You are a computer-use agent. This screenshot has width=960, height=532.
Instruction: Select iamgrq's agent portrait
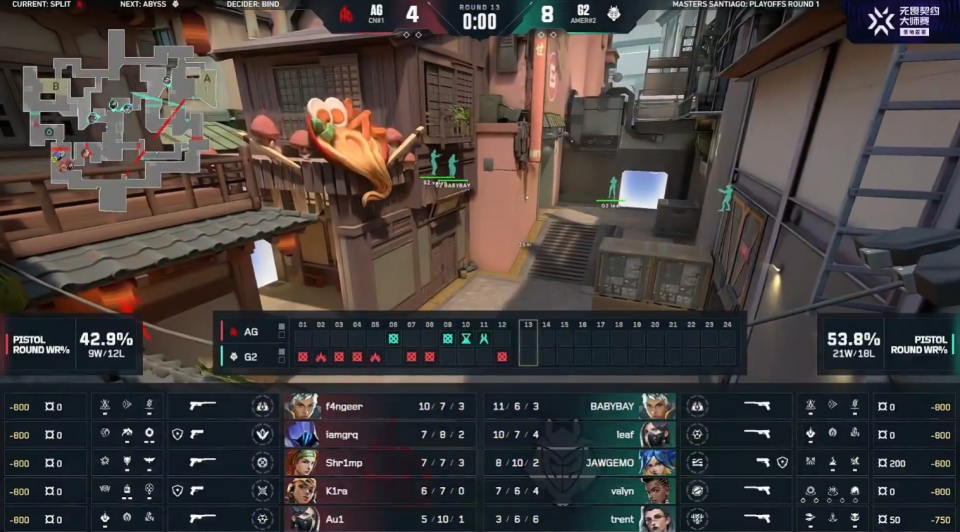pos(302,435)
